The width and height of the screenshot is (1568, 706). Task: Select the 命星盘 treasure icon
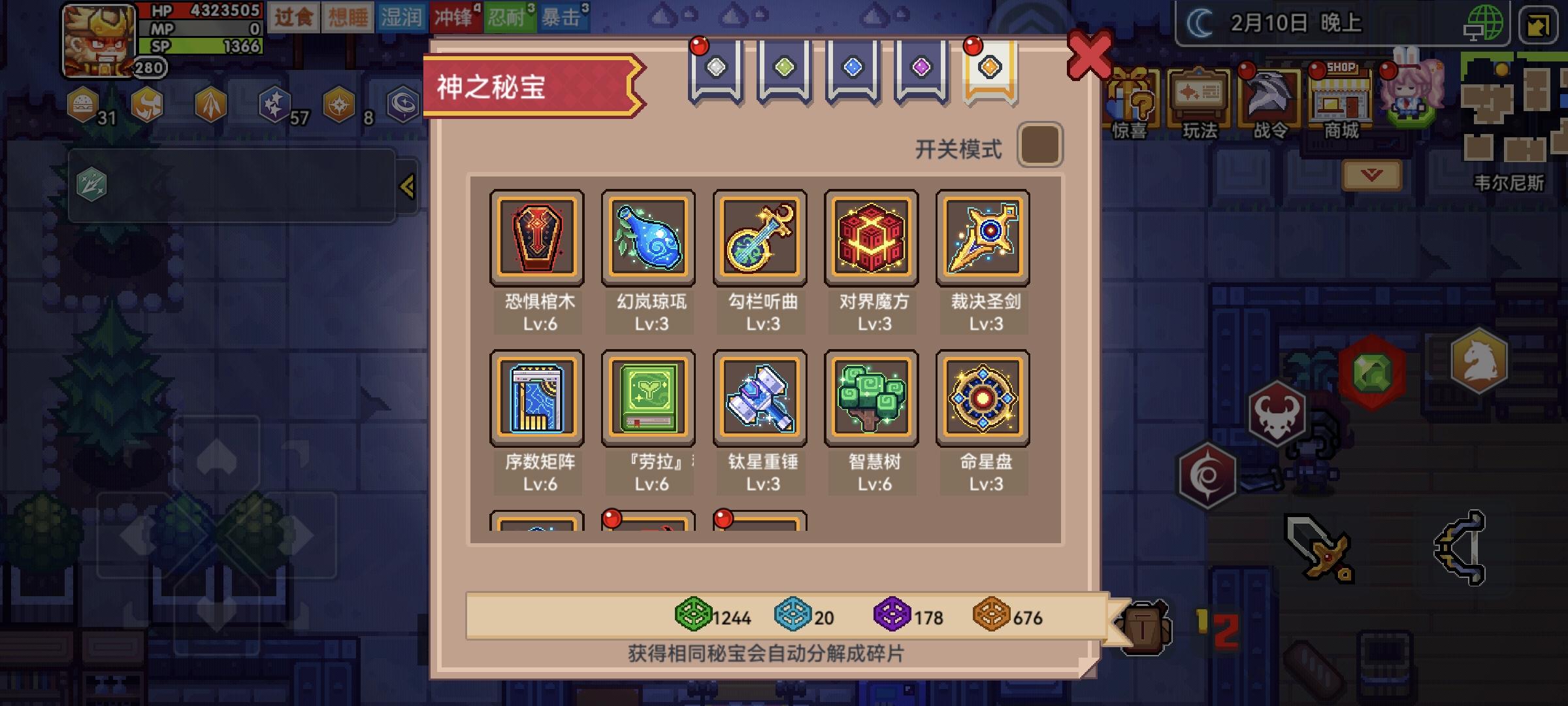982,397
